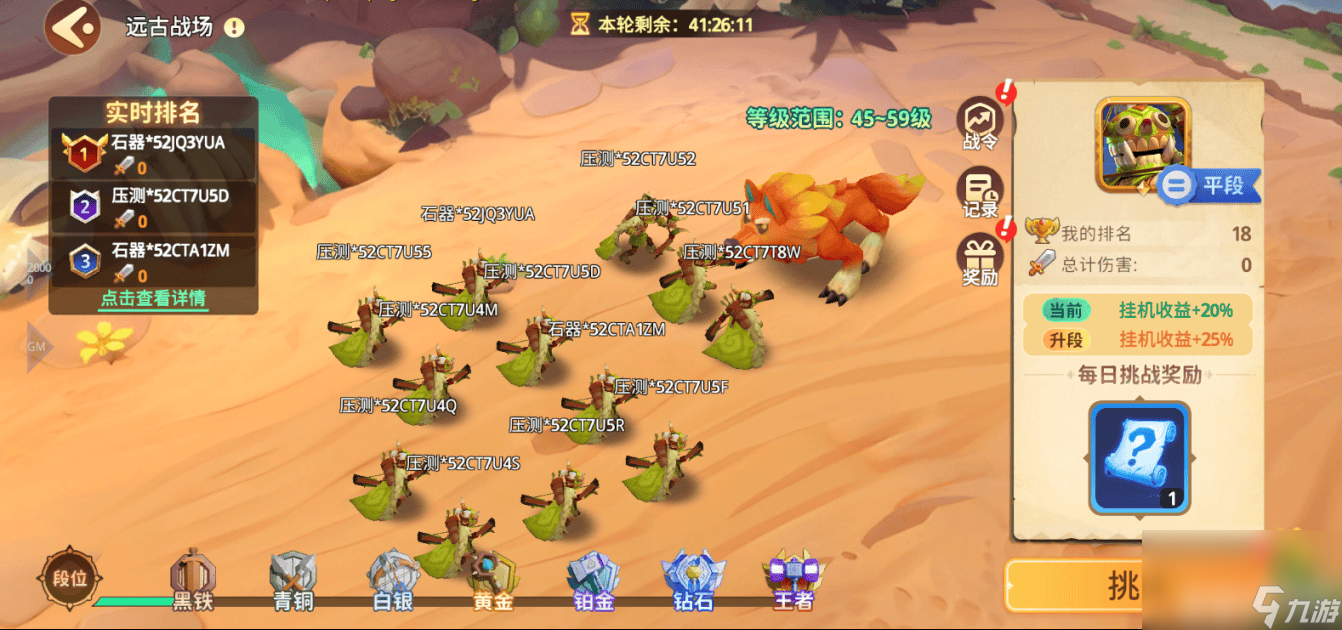Open the Ancient Battlefield info exclamation icon
This screenshot has height=630, width=1342.
tap(234, 28)
